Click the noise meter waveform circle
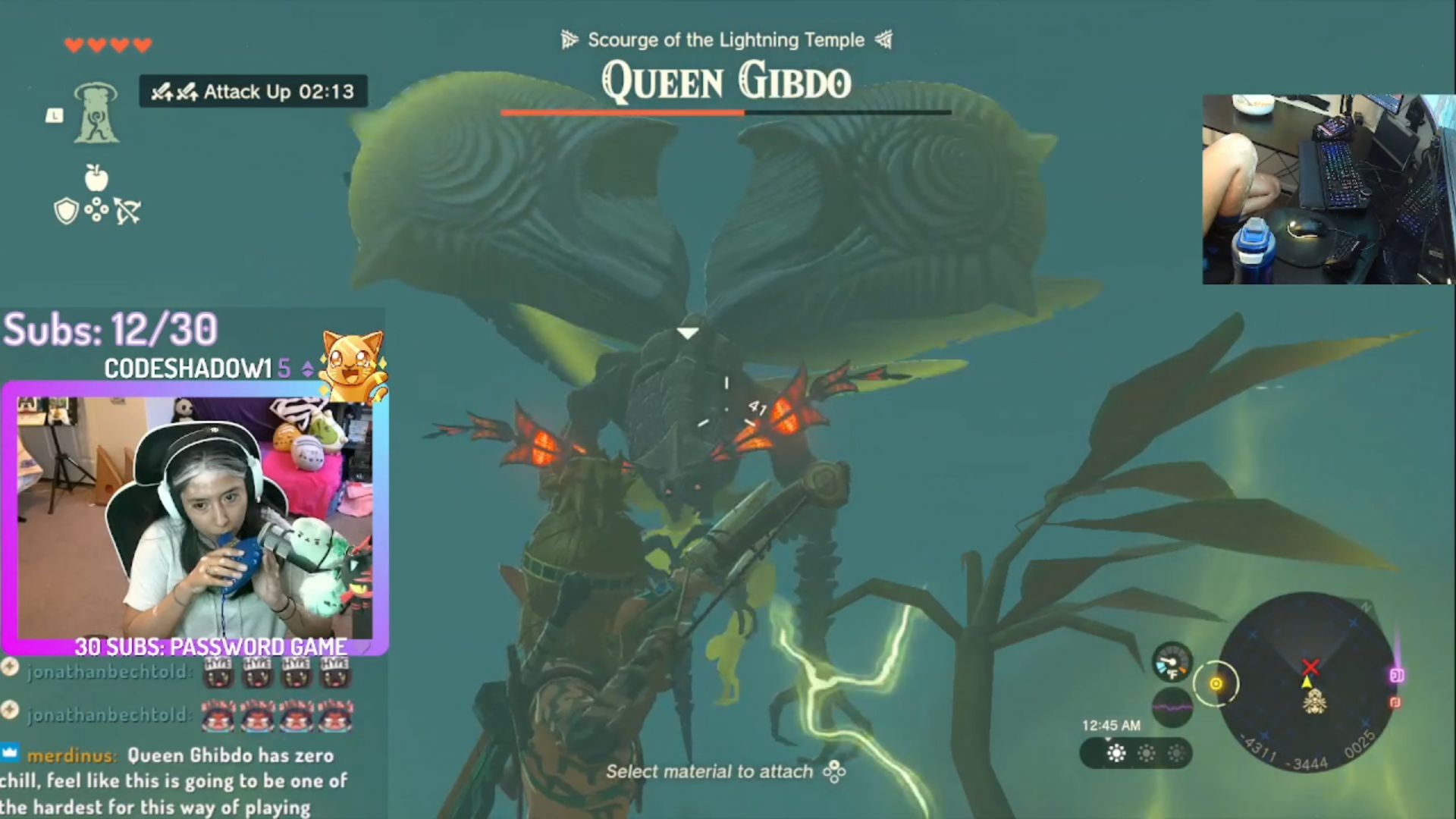 1172,708
